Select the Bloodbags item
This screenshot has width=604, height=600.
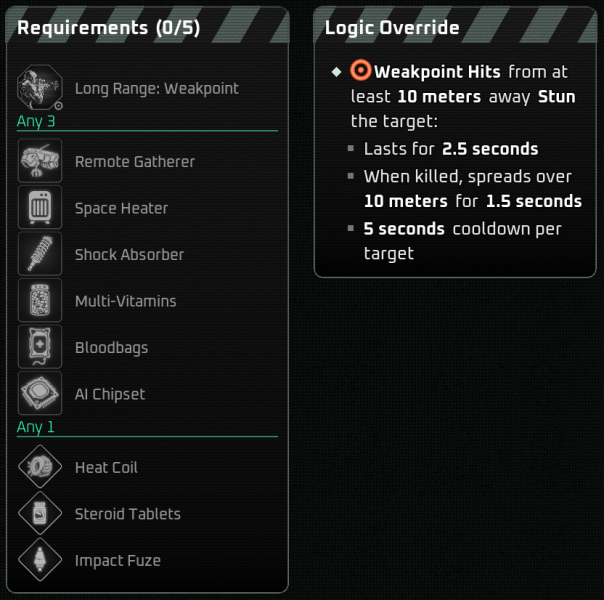pos(111,348)
